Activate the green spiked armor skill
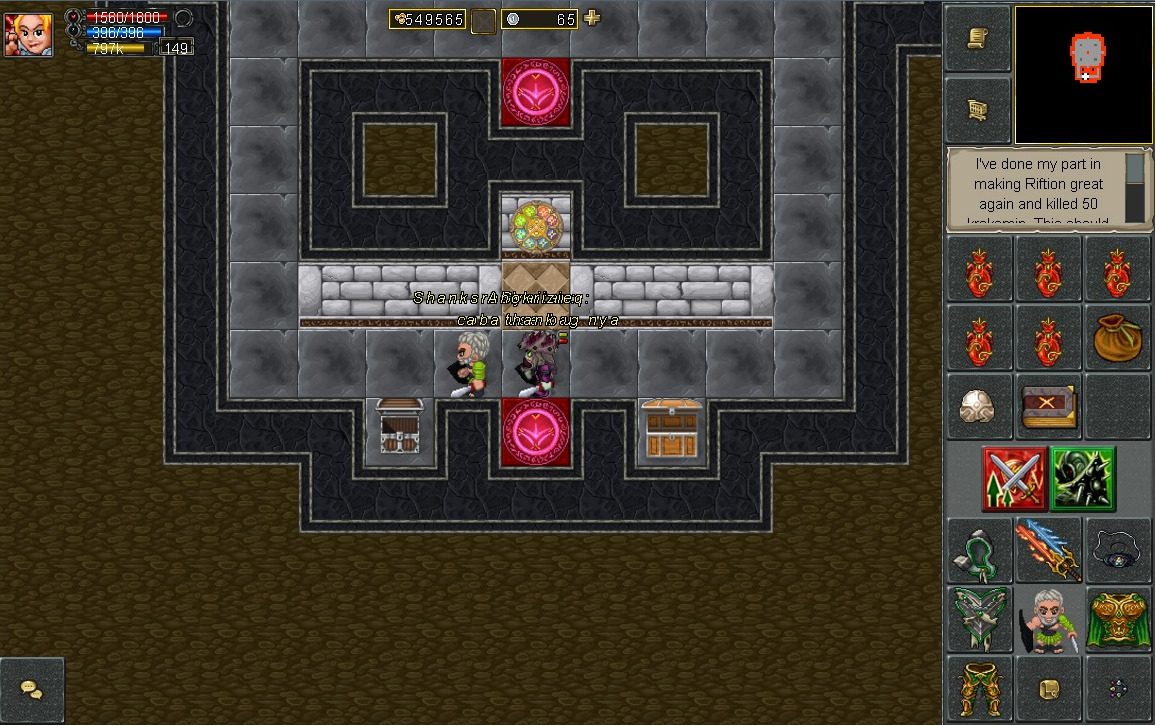The image size is (1156, 726). [x=1083, y=479]
